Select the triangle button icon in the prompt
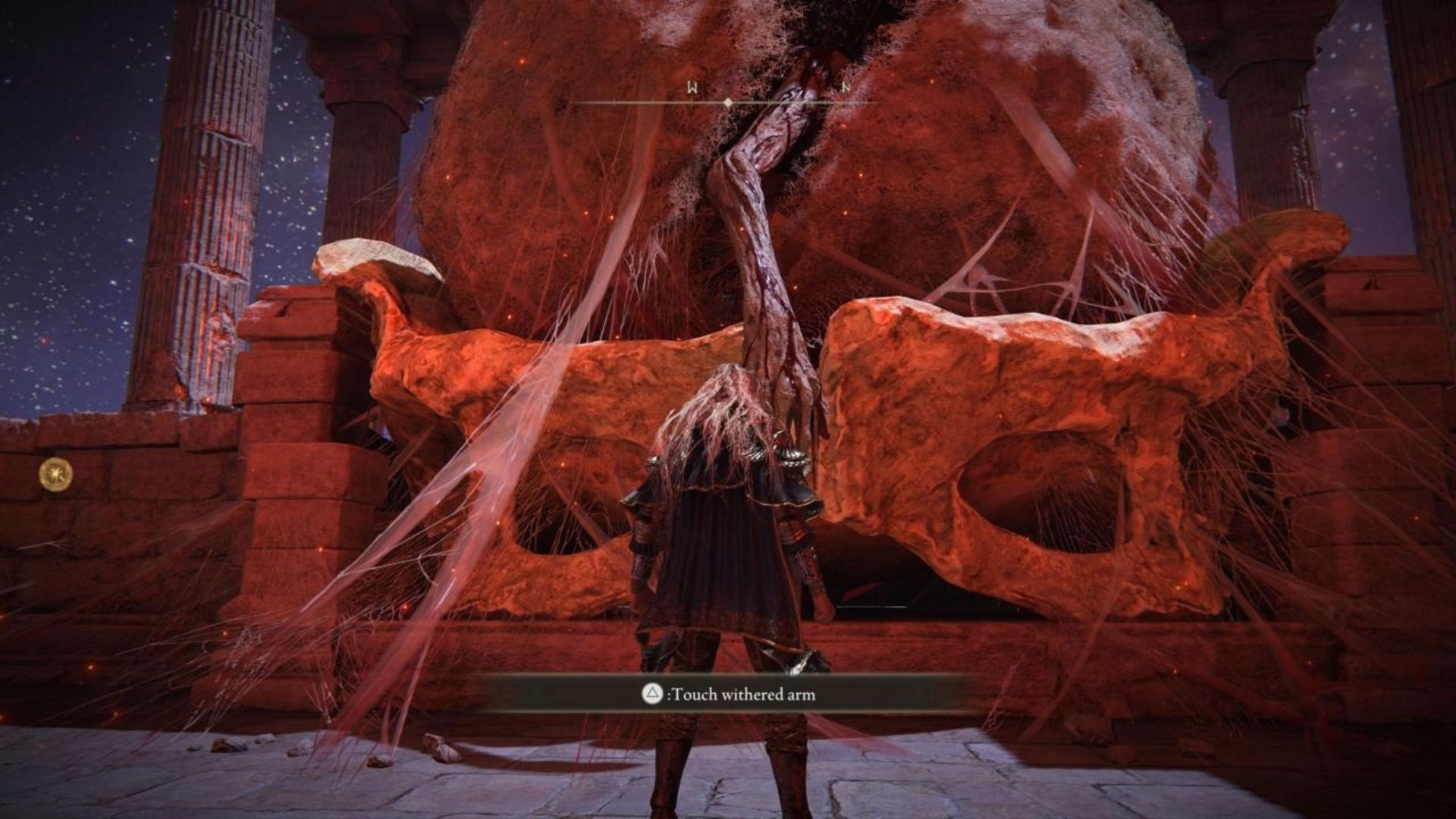This screenshot has width=1456, height=819. click(x=651, y=693)
